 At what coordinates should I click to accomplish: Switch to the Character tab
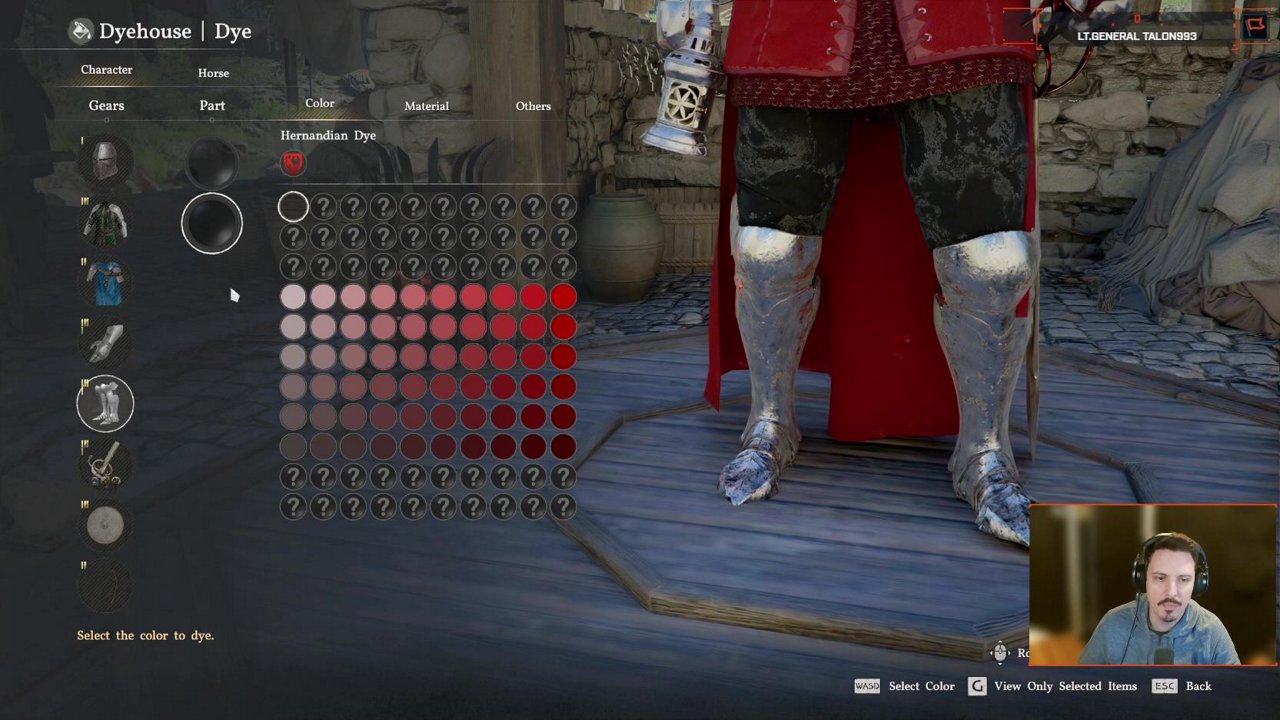[106, 70]
